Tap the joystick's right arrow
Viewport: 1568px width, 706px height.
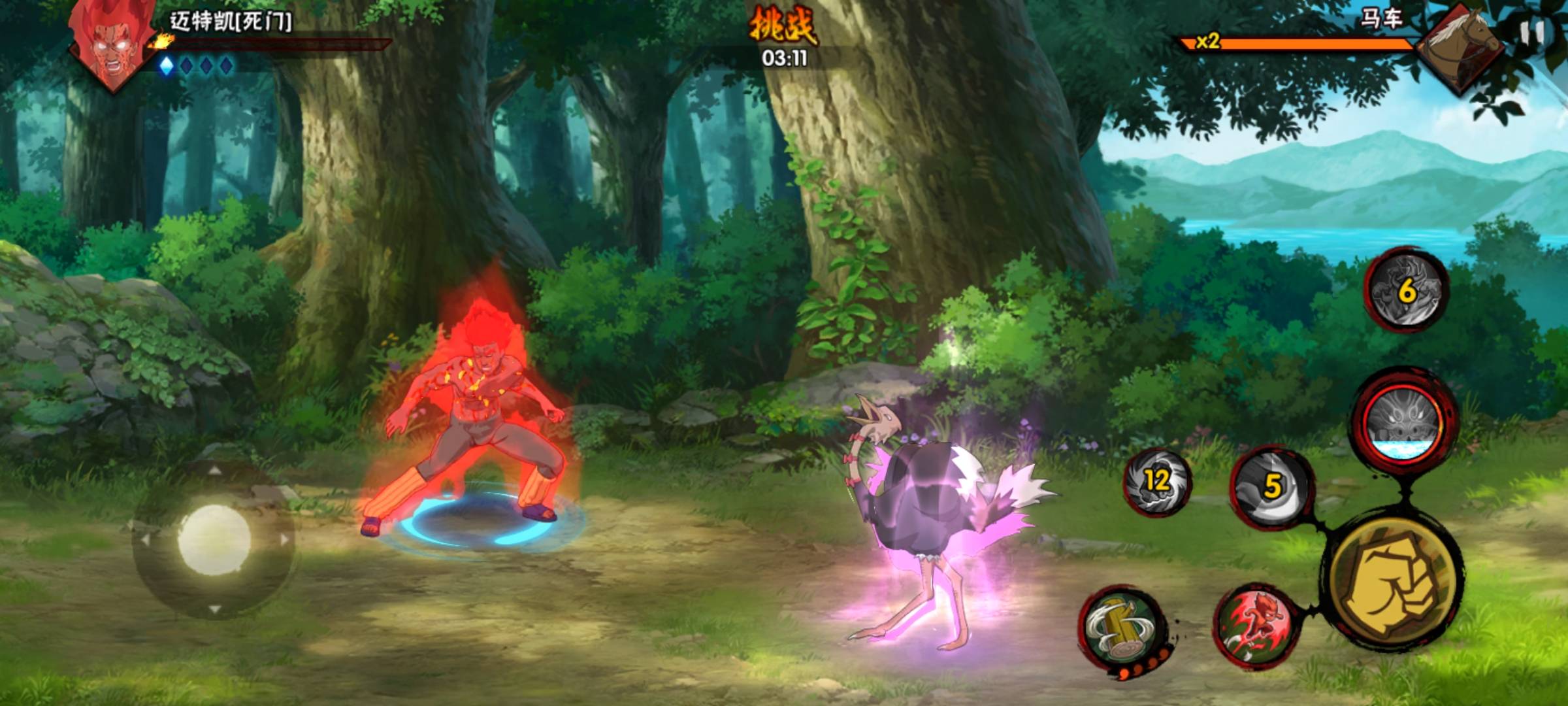click(x=284, y=541)
